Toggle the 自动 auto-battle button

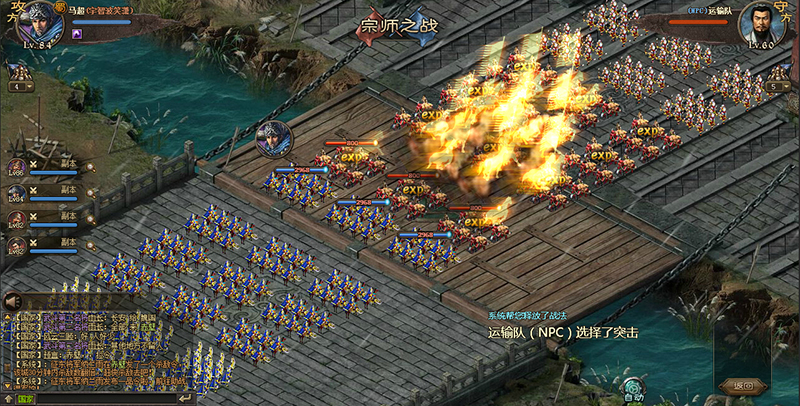pyautogui.click(x=632, y=389)
